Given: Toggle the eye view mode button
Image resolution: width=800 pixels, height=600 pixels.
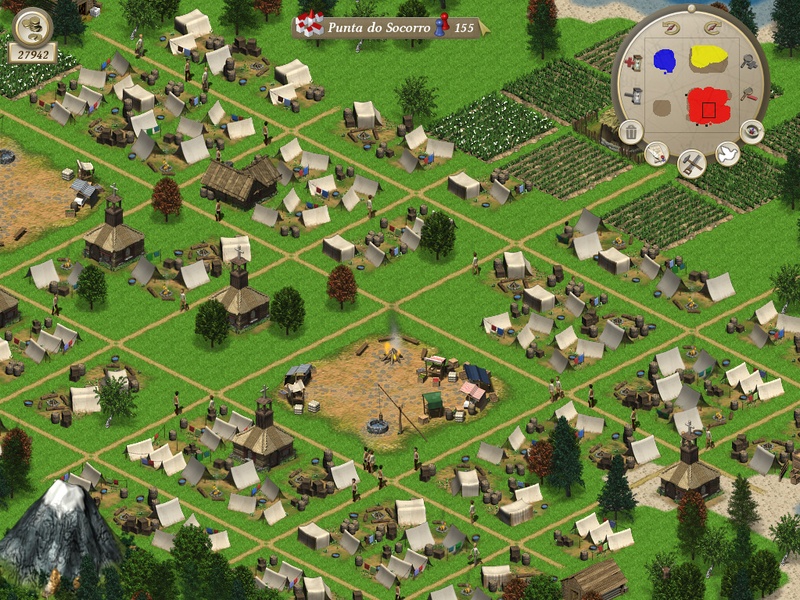Looking at the screenshot, I should tap(751, 131).
